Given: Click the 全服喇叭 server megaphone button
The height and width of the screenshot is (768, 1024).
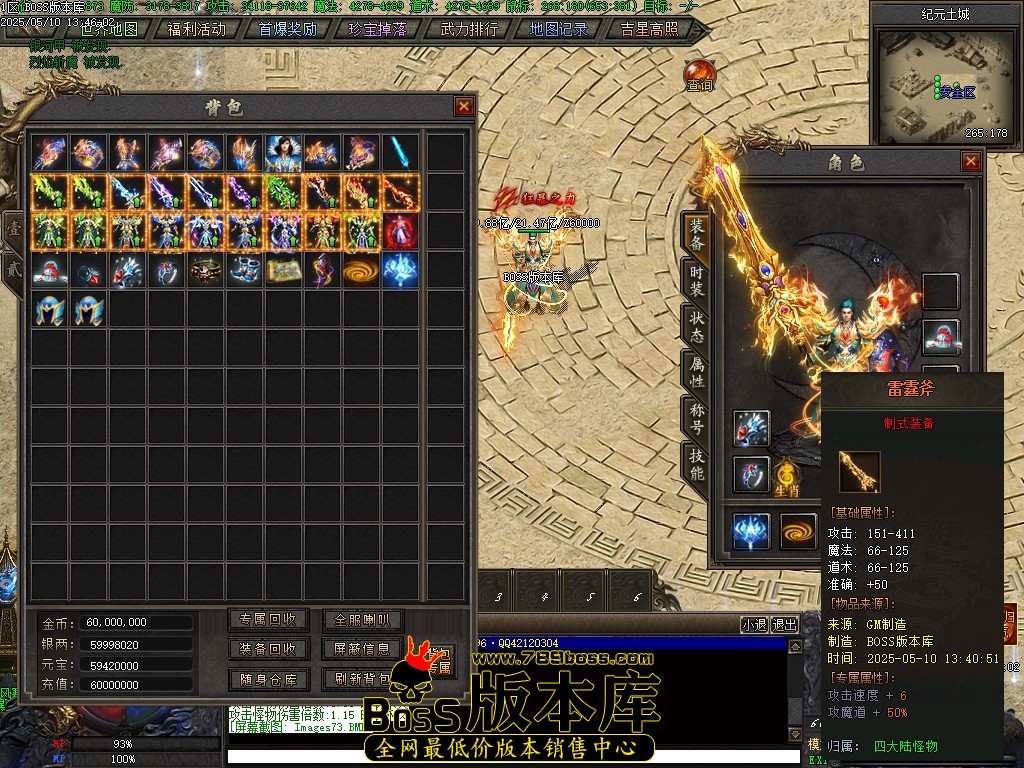Looking at the screenshot, I should (363, 620).
